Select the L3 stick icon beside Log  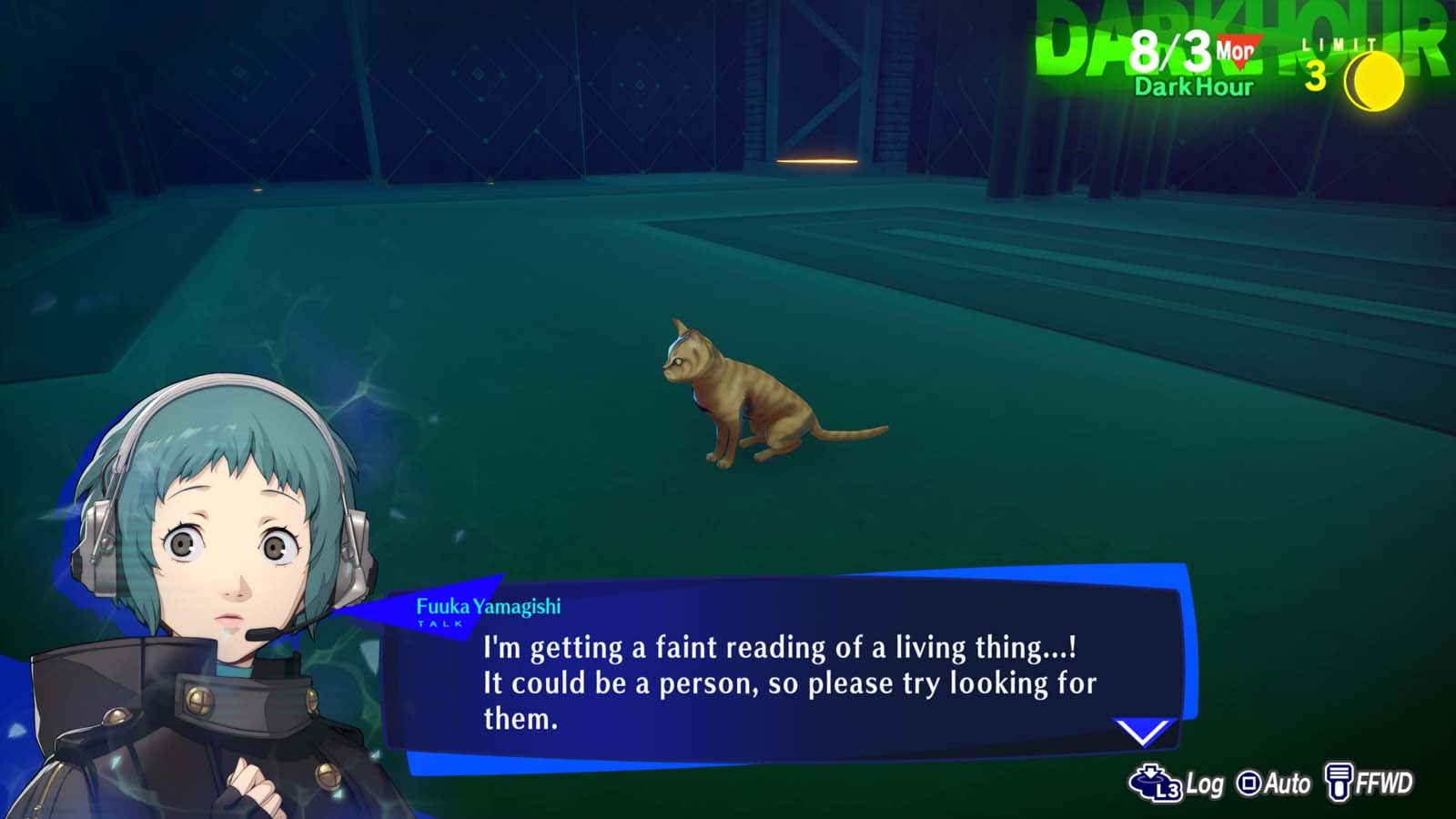click(x=1151, y=780)
